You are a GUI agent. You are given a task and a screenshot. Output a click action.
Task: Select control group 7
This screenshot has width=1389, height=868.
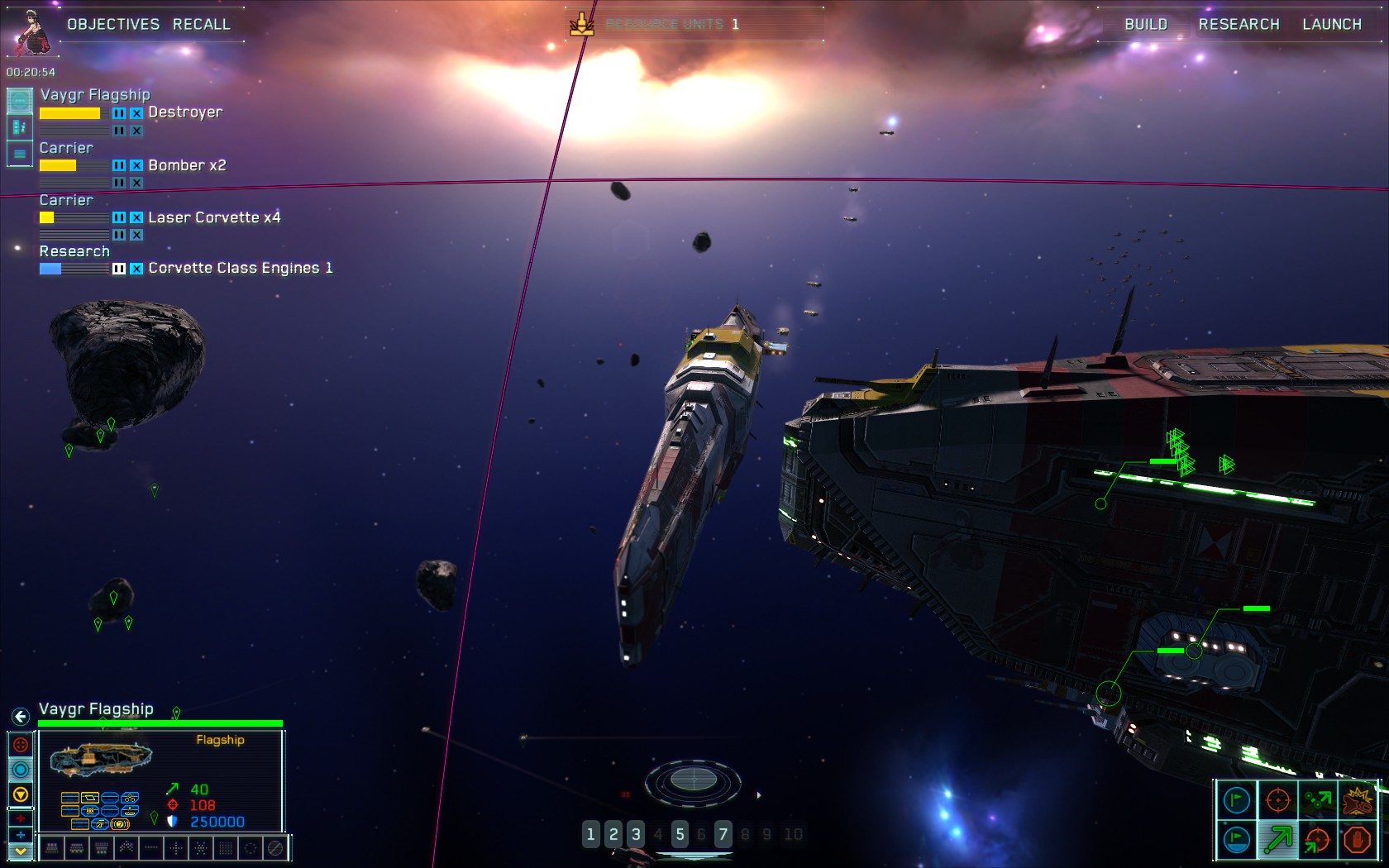tap(723, 834)
